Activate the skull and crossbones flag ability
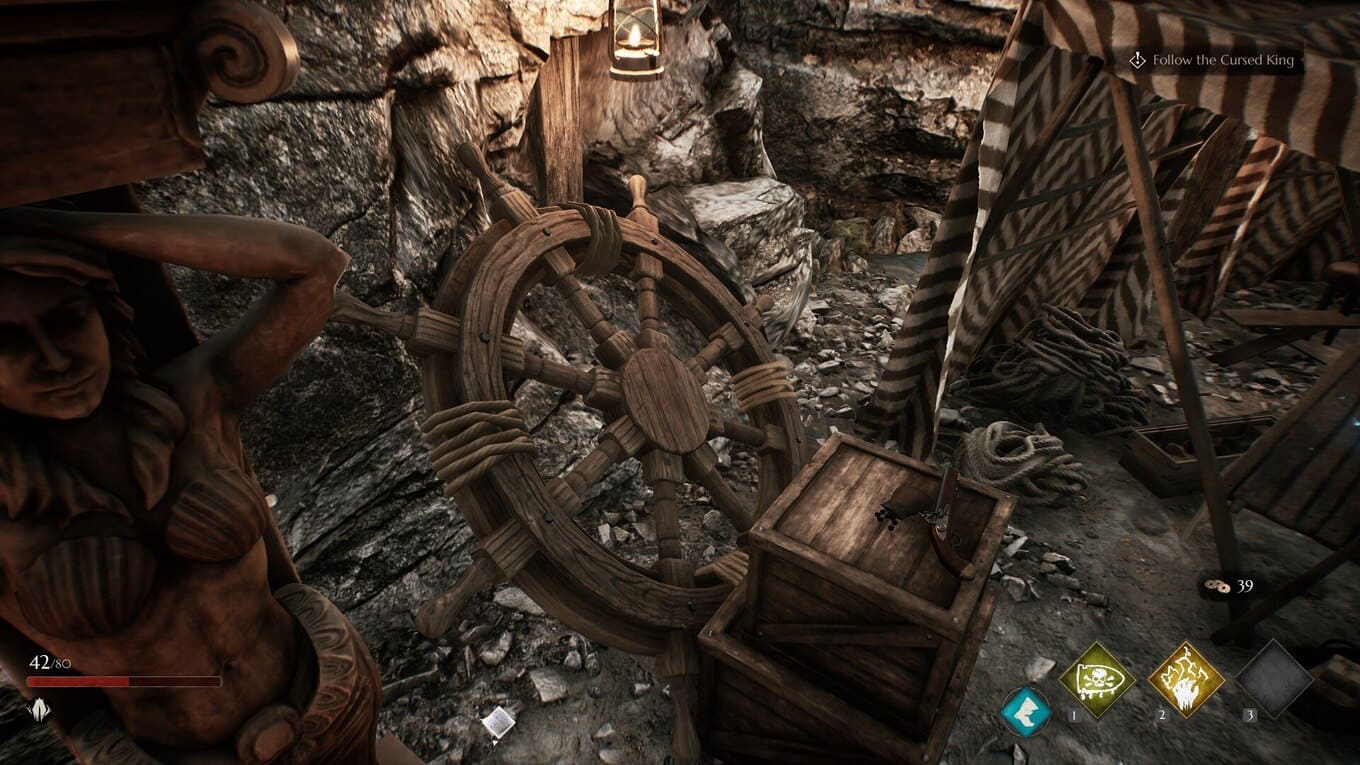 coord(1097,680)
